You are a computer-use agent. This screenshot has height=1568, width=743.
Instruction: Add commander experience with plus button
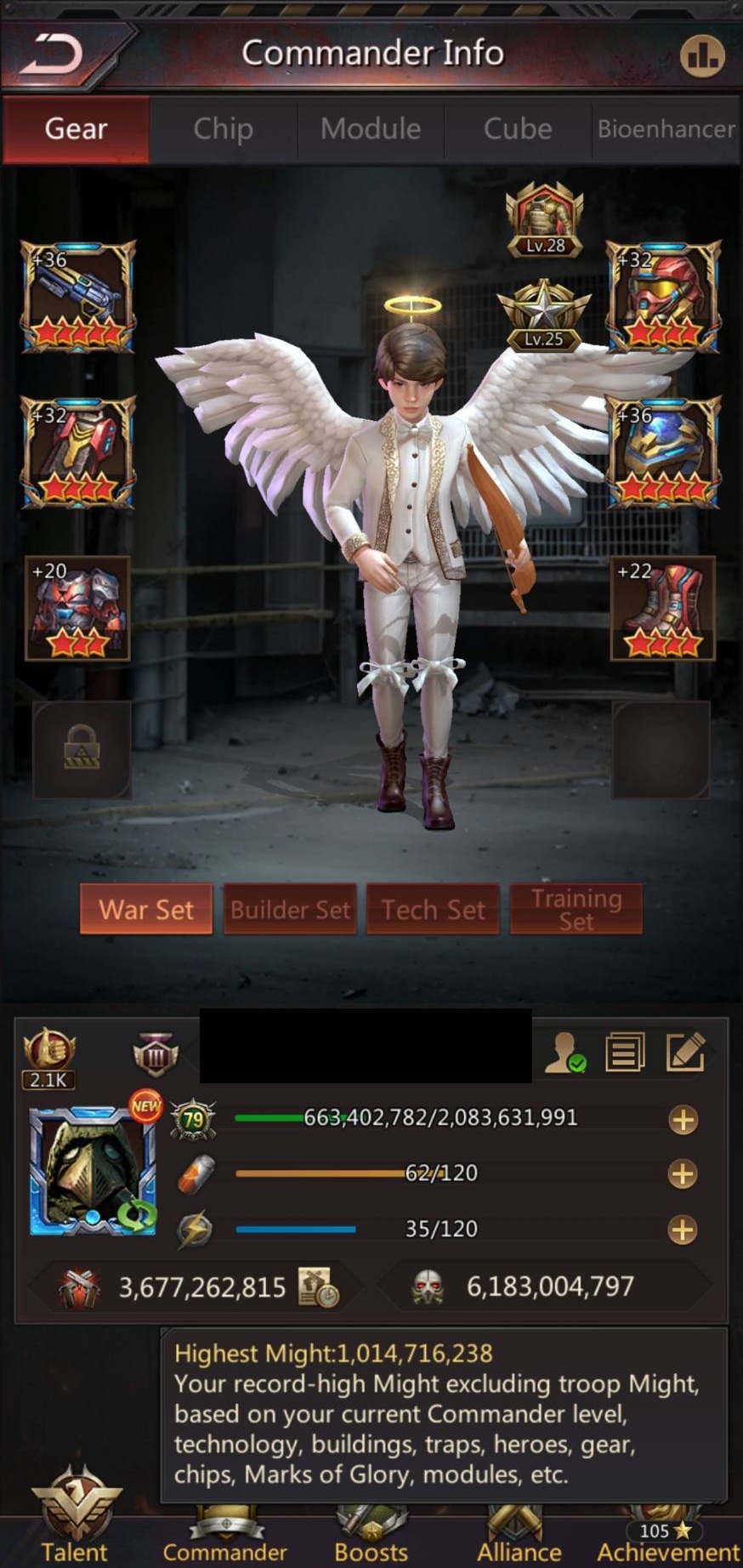point(683,1120)
